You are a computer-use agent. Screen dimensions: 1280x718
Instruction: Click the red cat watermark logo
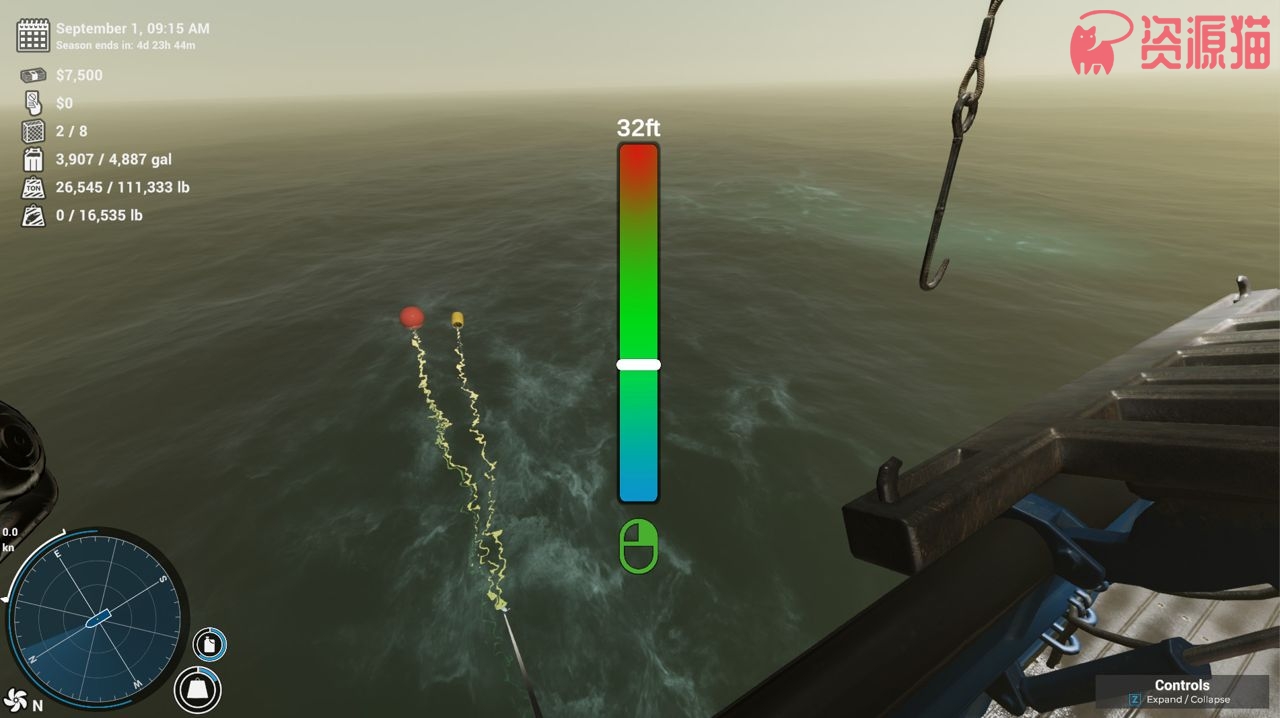click(1100, 43)
